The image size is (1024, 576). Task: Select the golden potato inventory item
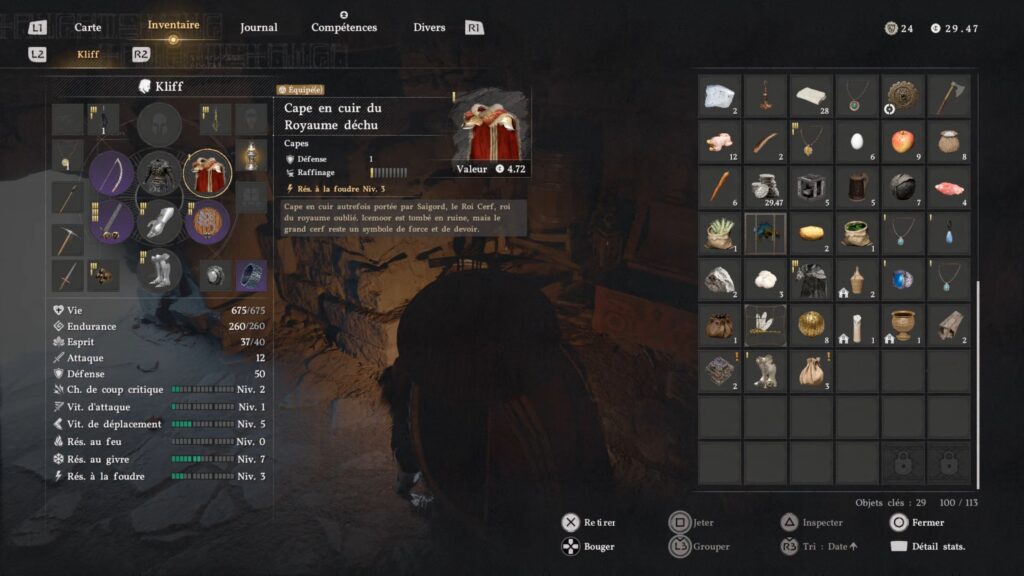tap(811, 233)
